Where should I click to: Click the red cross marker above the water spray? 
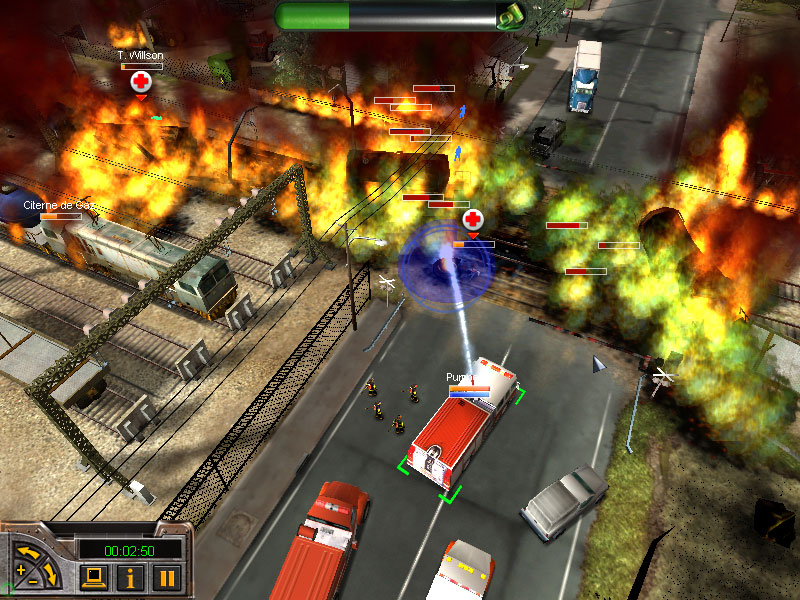point(473,220)
